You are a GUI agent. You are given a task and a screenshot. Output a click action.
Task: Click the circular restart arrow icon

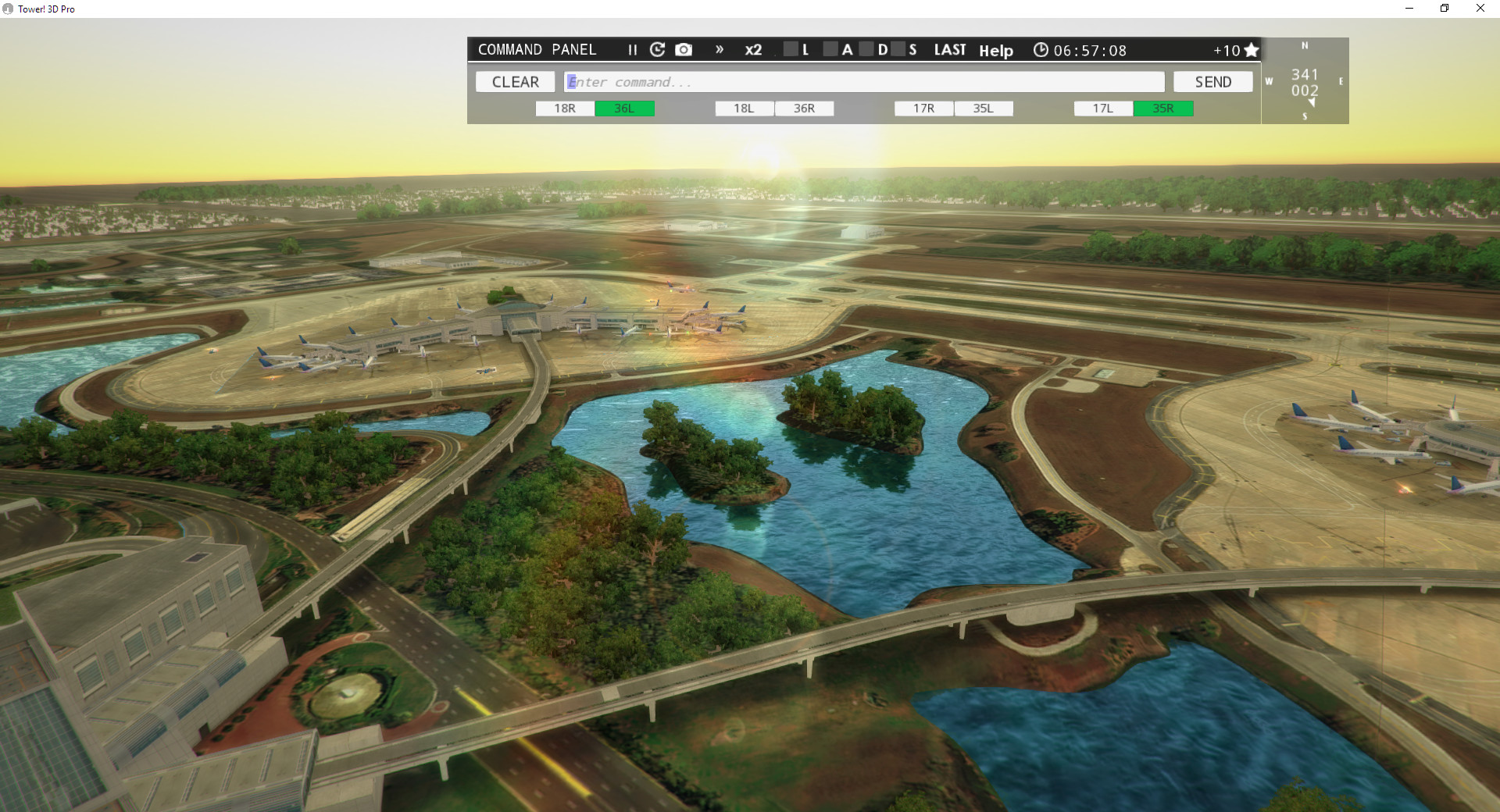(x=657, y=49)
